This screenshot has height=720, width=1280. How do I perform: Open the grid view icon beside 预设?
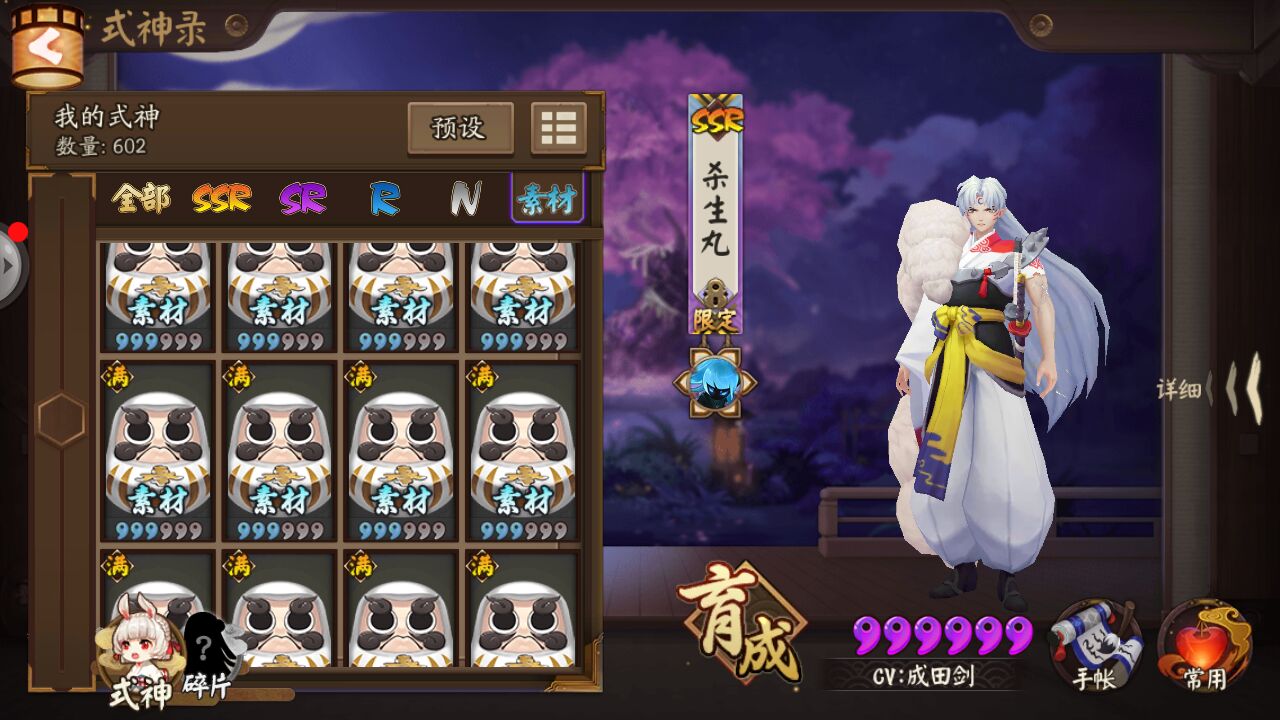tap(559, 129)
